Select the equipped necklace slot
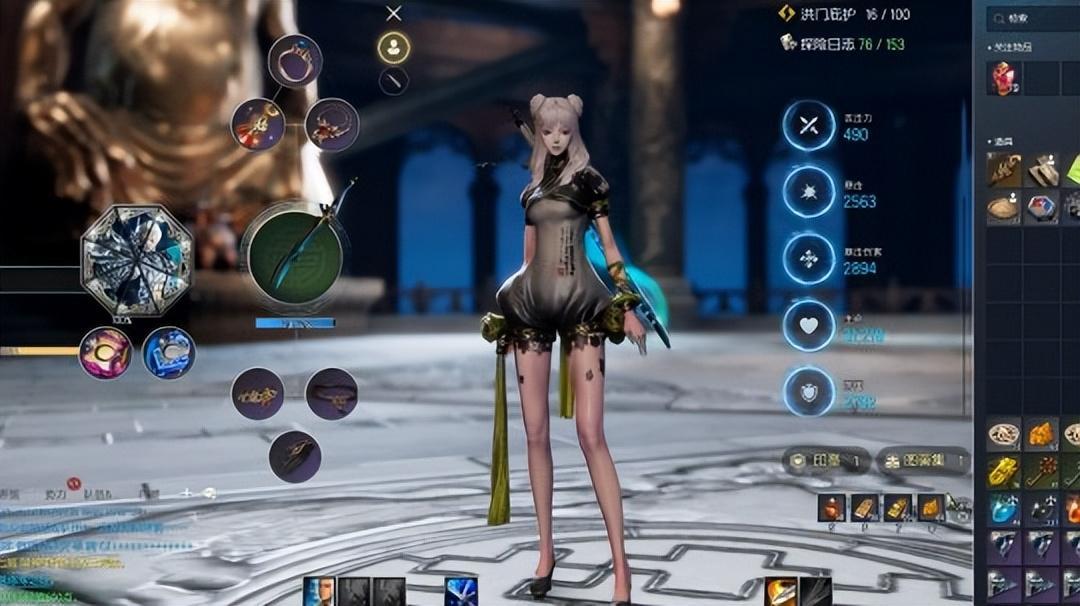Viewport: 1080px width, 606px height. [x=332, y=124]
